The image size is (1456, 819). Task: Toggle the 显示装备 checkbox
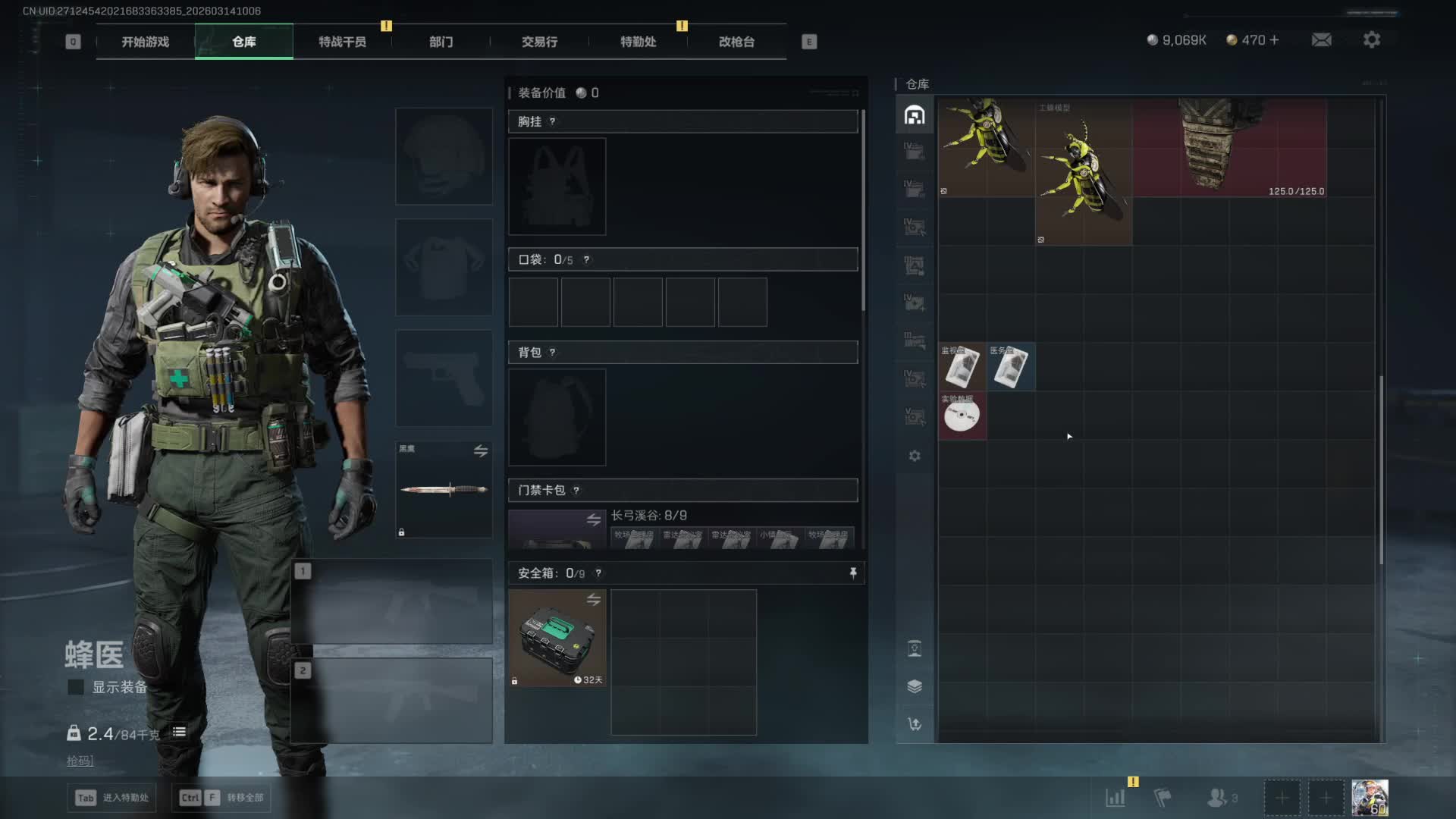(76, 687)
